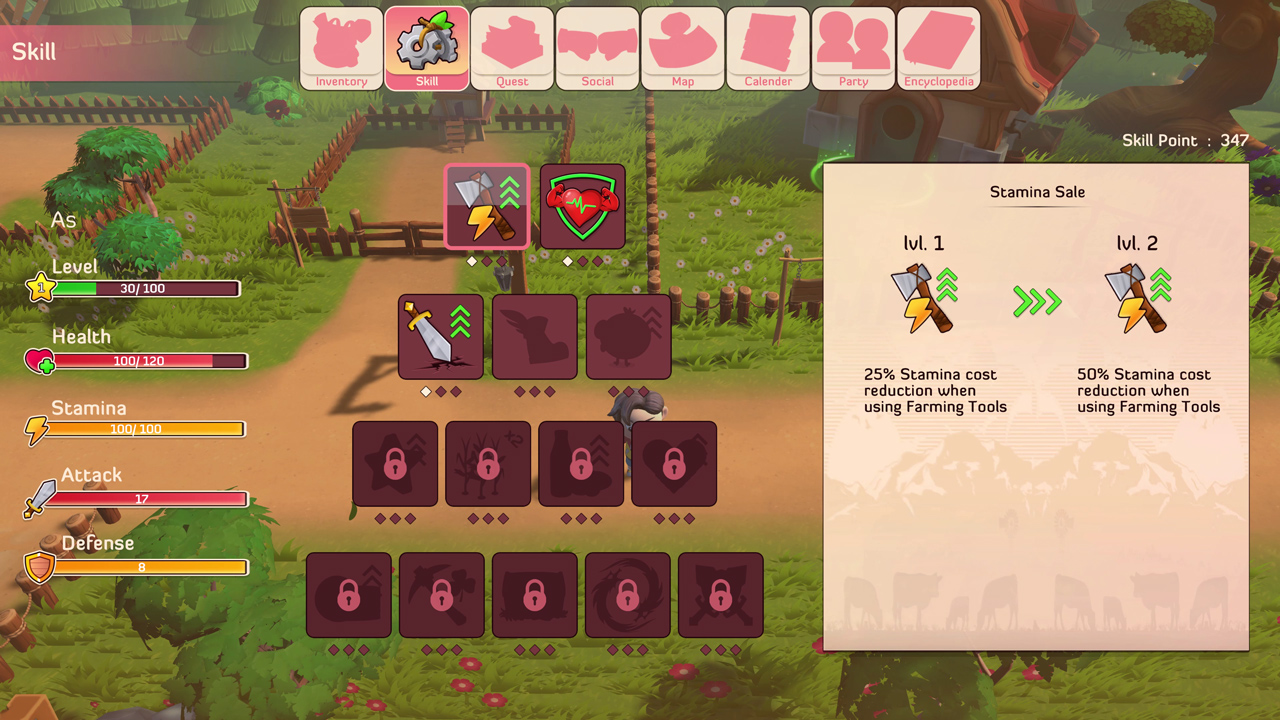Open the Quest tab

coord(511,47)
